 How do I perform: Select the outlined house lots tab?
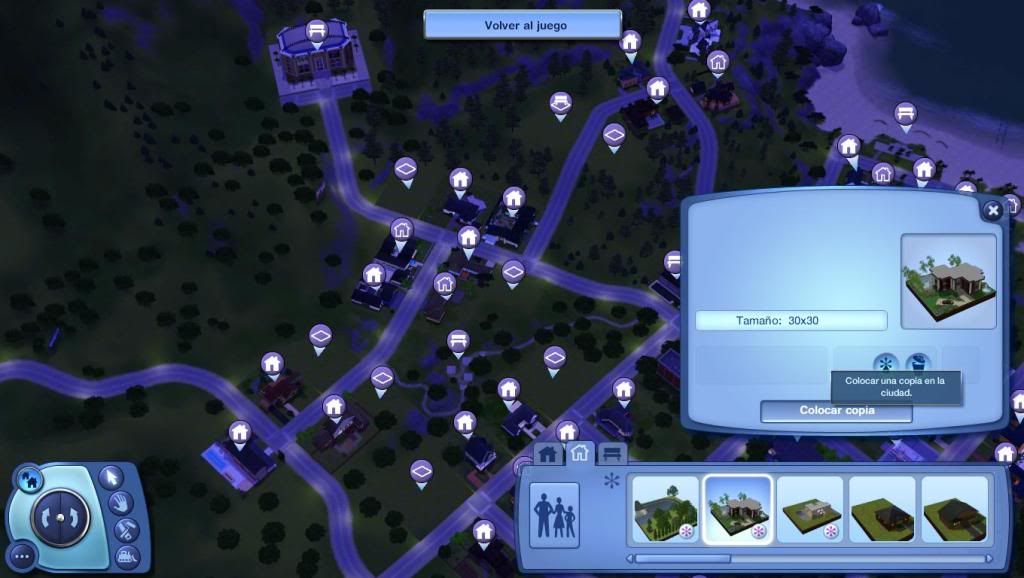coord(579,454)
